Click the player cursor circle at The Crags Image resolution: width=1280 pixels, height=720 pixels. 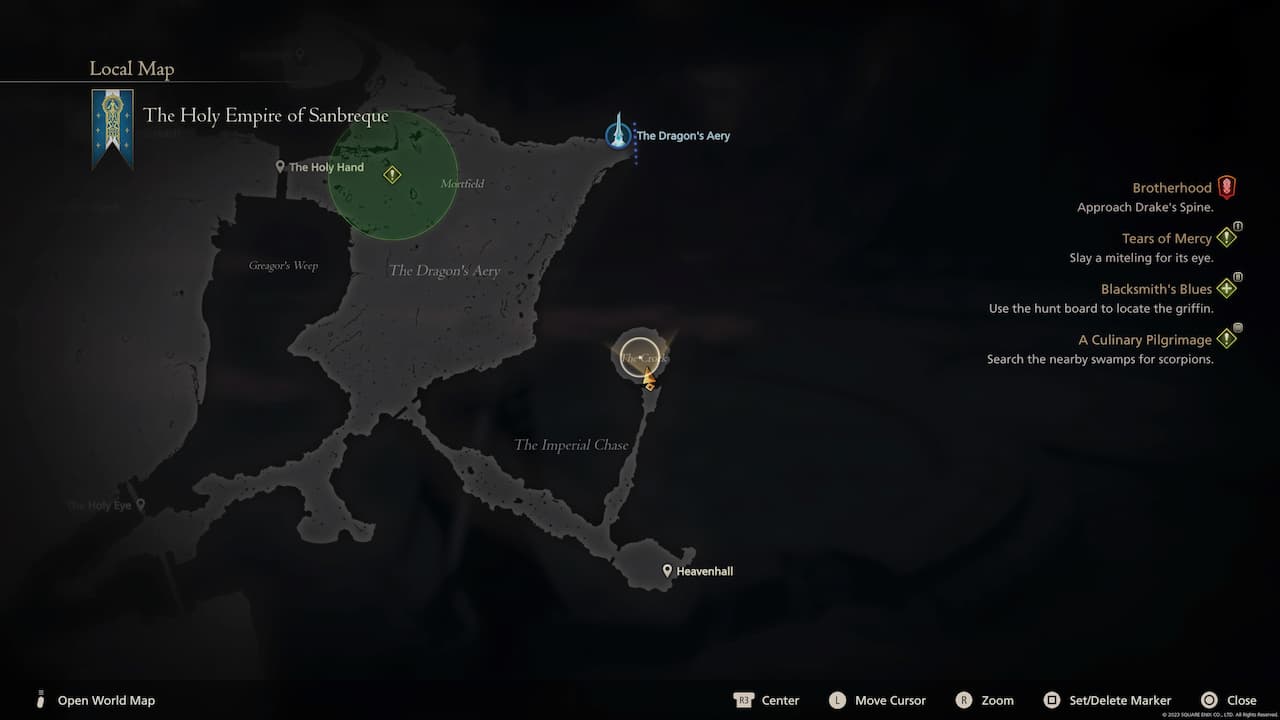[640, 356]
